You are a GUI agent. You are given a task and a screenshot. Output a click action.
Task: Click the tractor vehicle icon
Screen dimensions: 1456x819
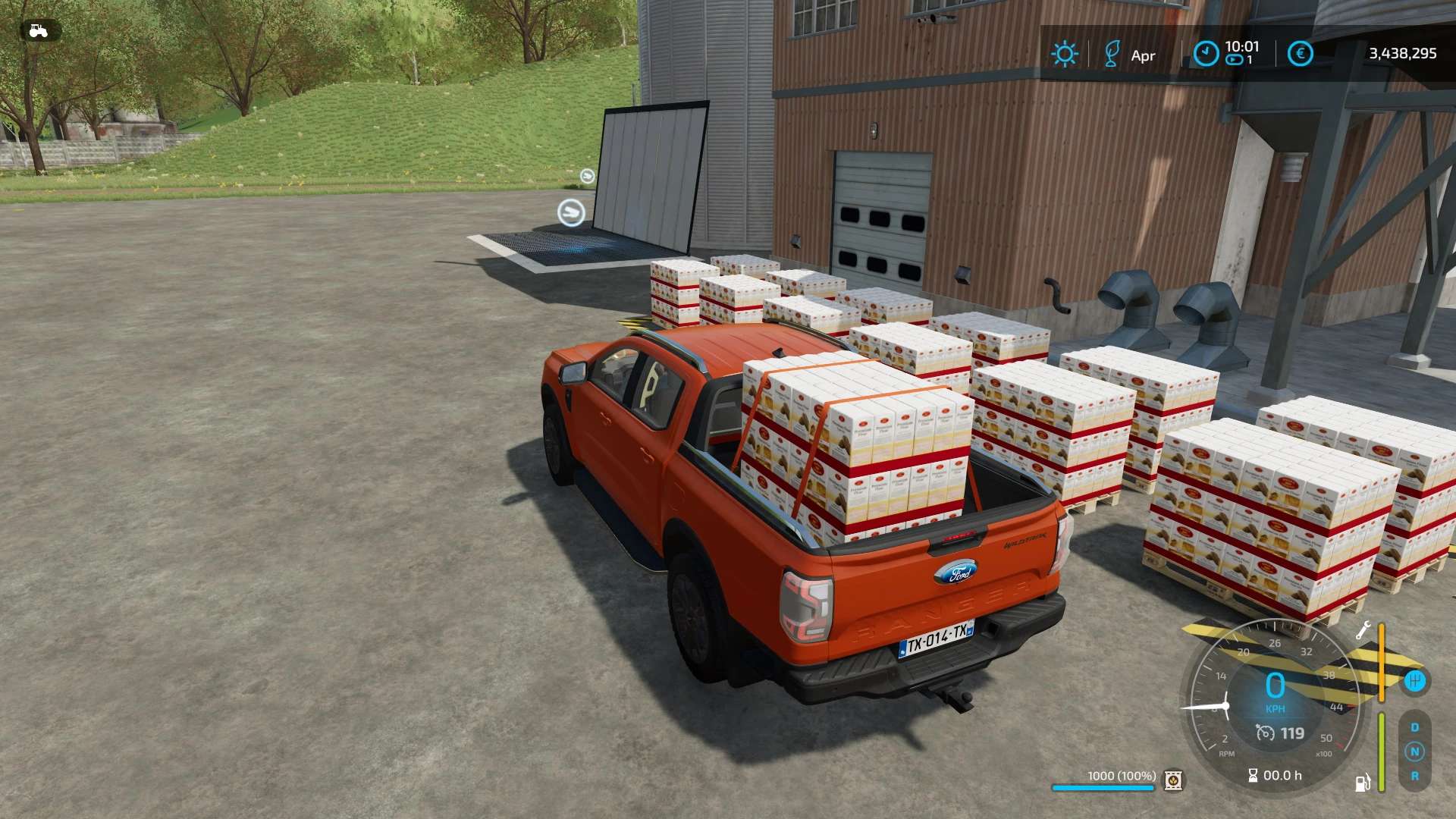coord(38,31)
